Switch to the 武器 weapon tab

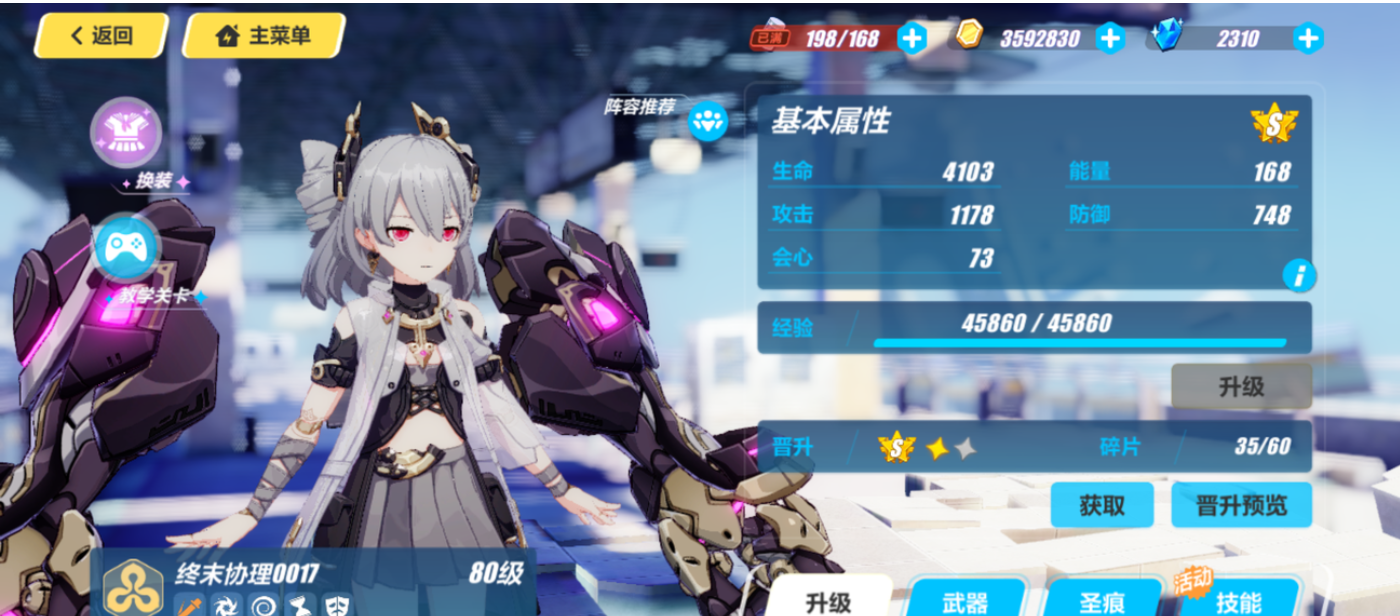point(966,601)
